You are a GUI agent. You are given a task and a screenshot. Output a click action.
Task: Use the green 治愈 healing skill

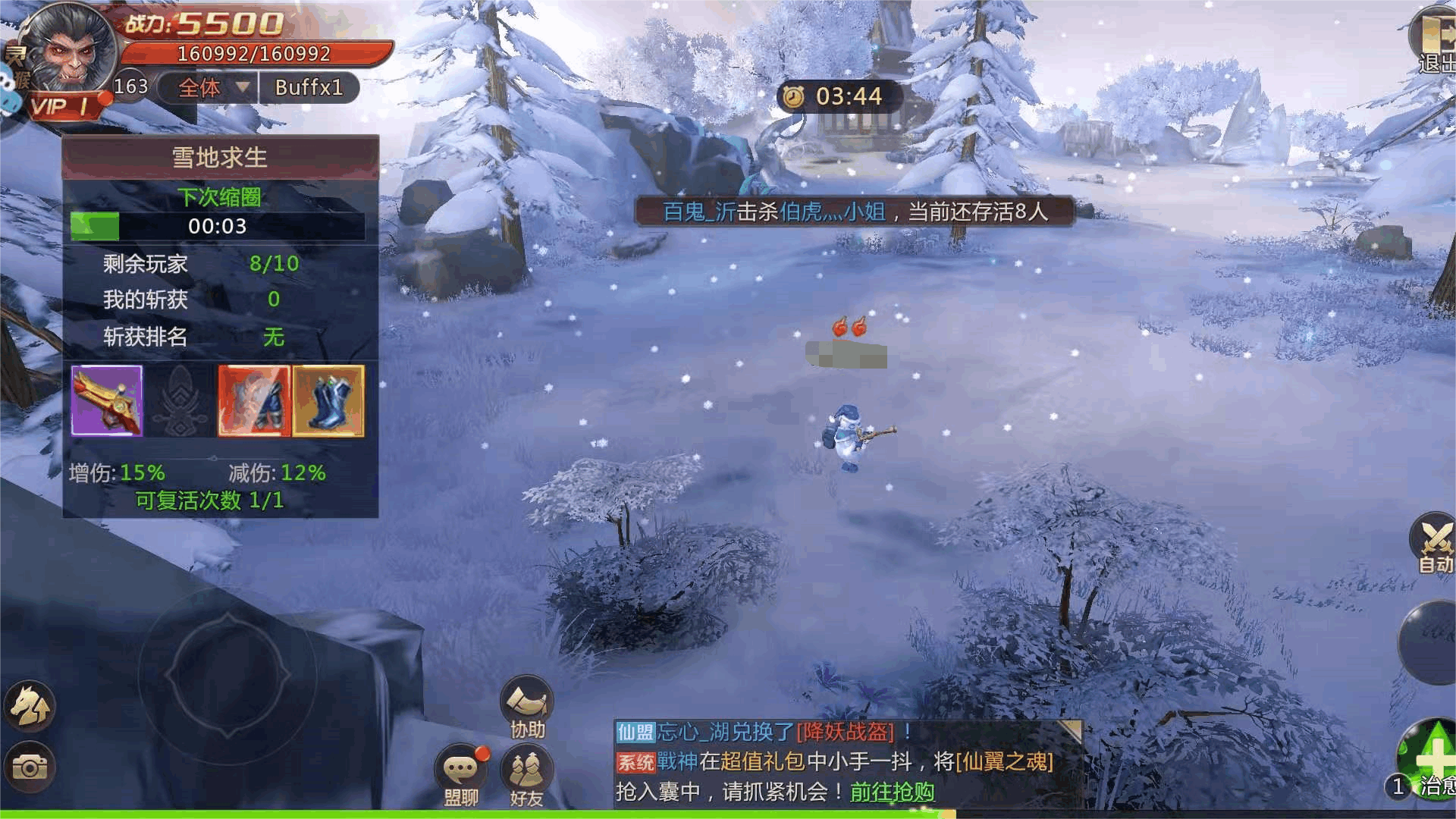(x=1429, y=758)
